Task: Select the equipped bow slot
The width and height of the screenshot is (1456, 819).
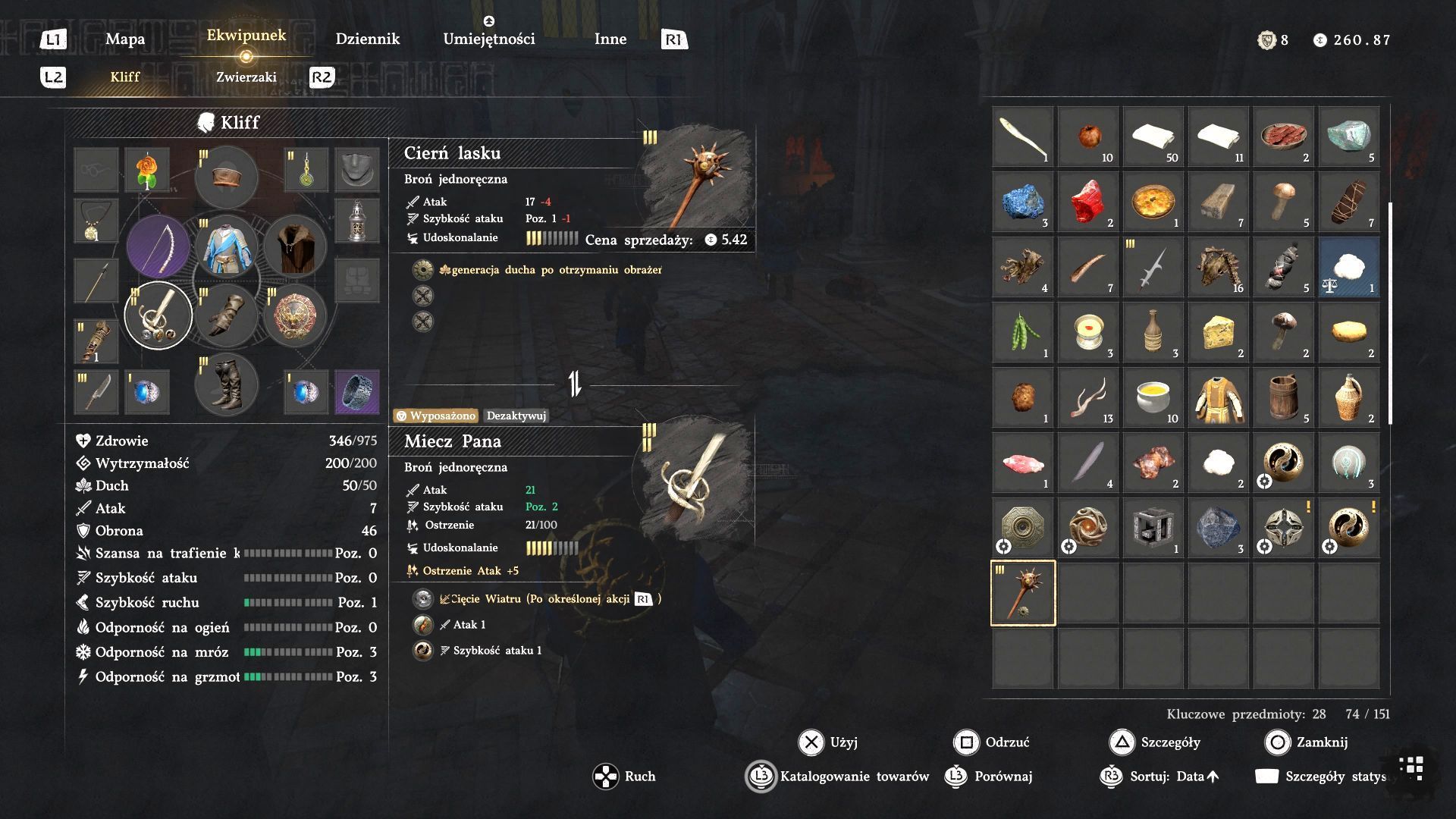Action: [158, 246]
